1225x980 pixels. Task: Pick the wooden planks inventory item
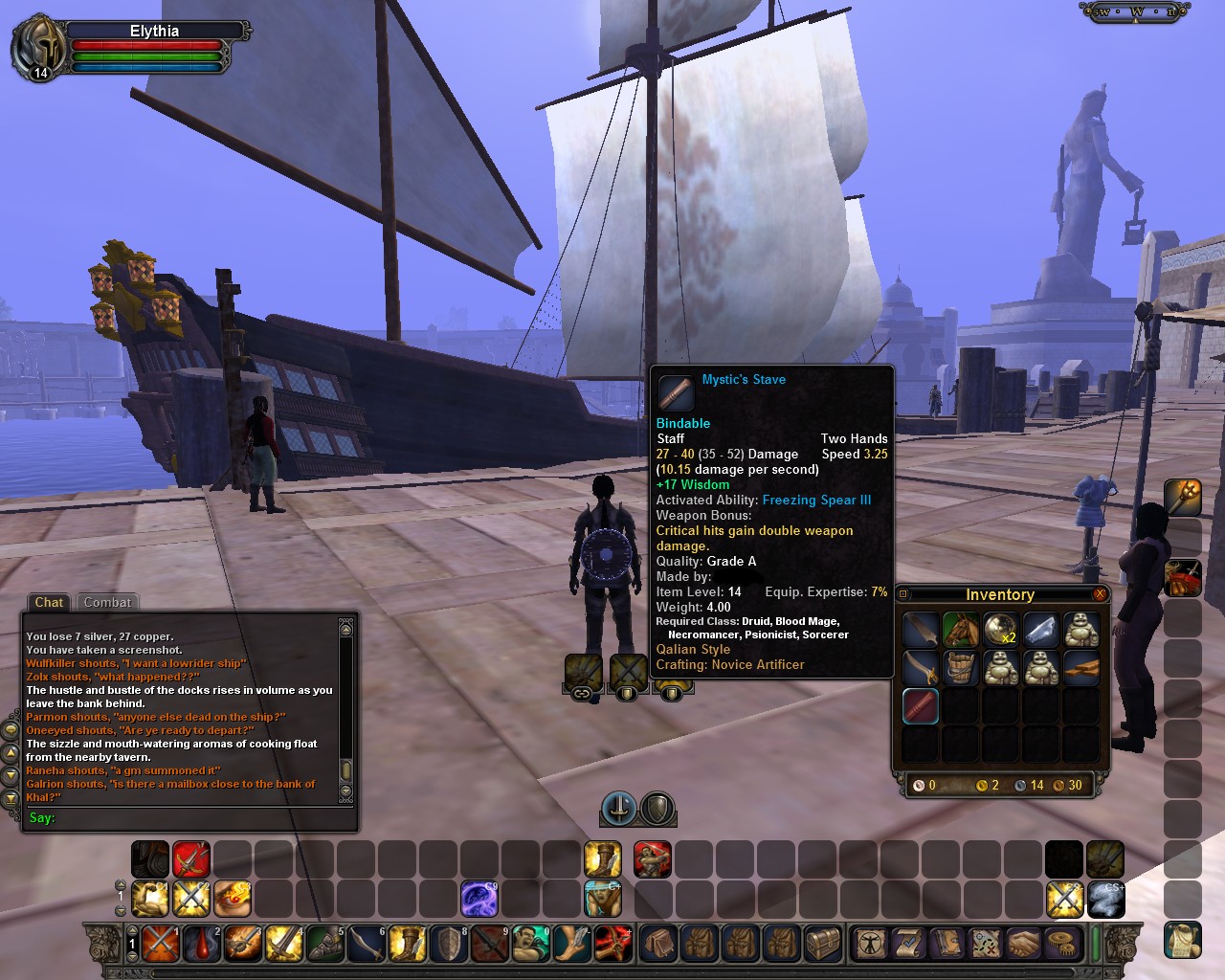coord(1080,668)
